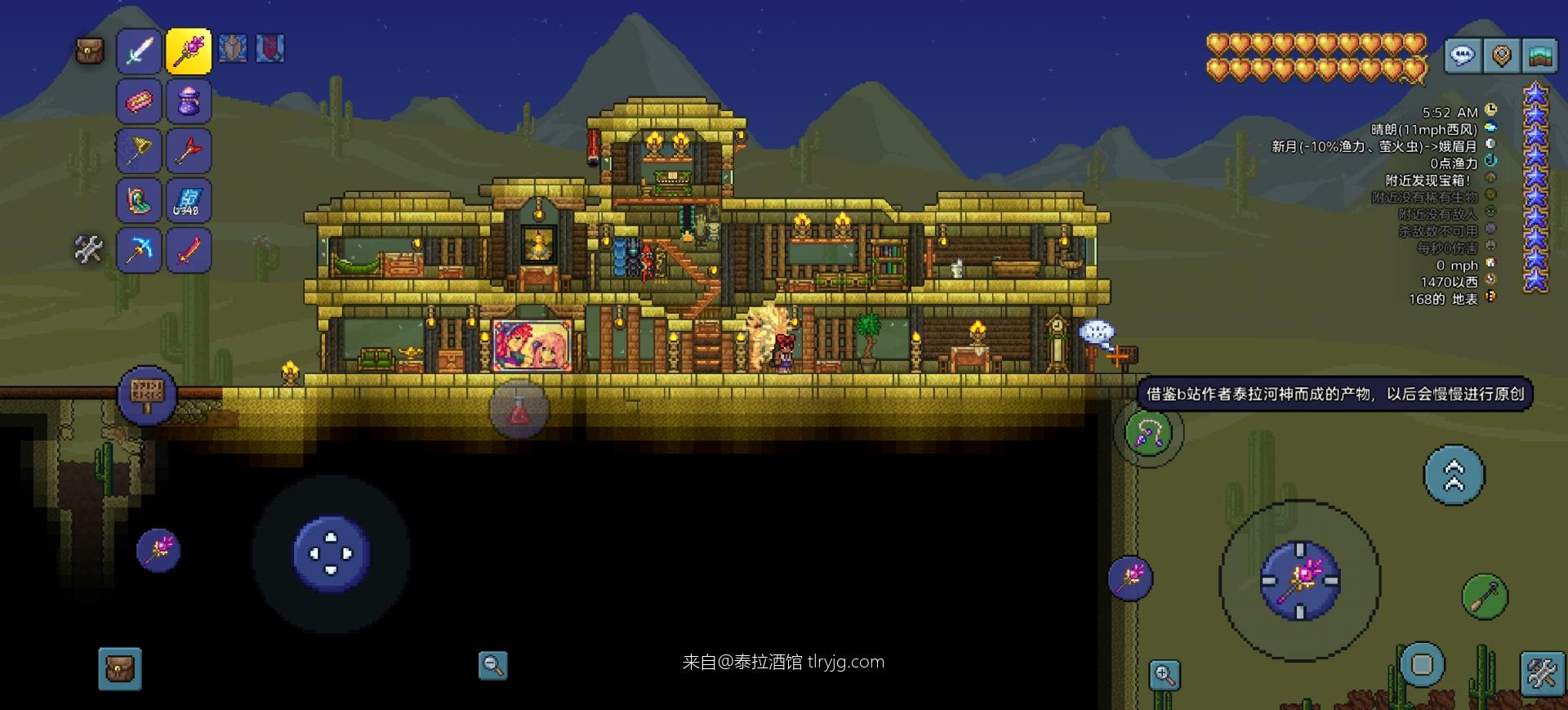Image resolution: width=1568 pixels, height=710 pixels.
Task: Select the purple potion sack slot
Action: pos(189,101)
